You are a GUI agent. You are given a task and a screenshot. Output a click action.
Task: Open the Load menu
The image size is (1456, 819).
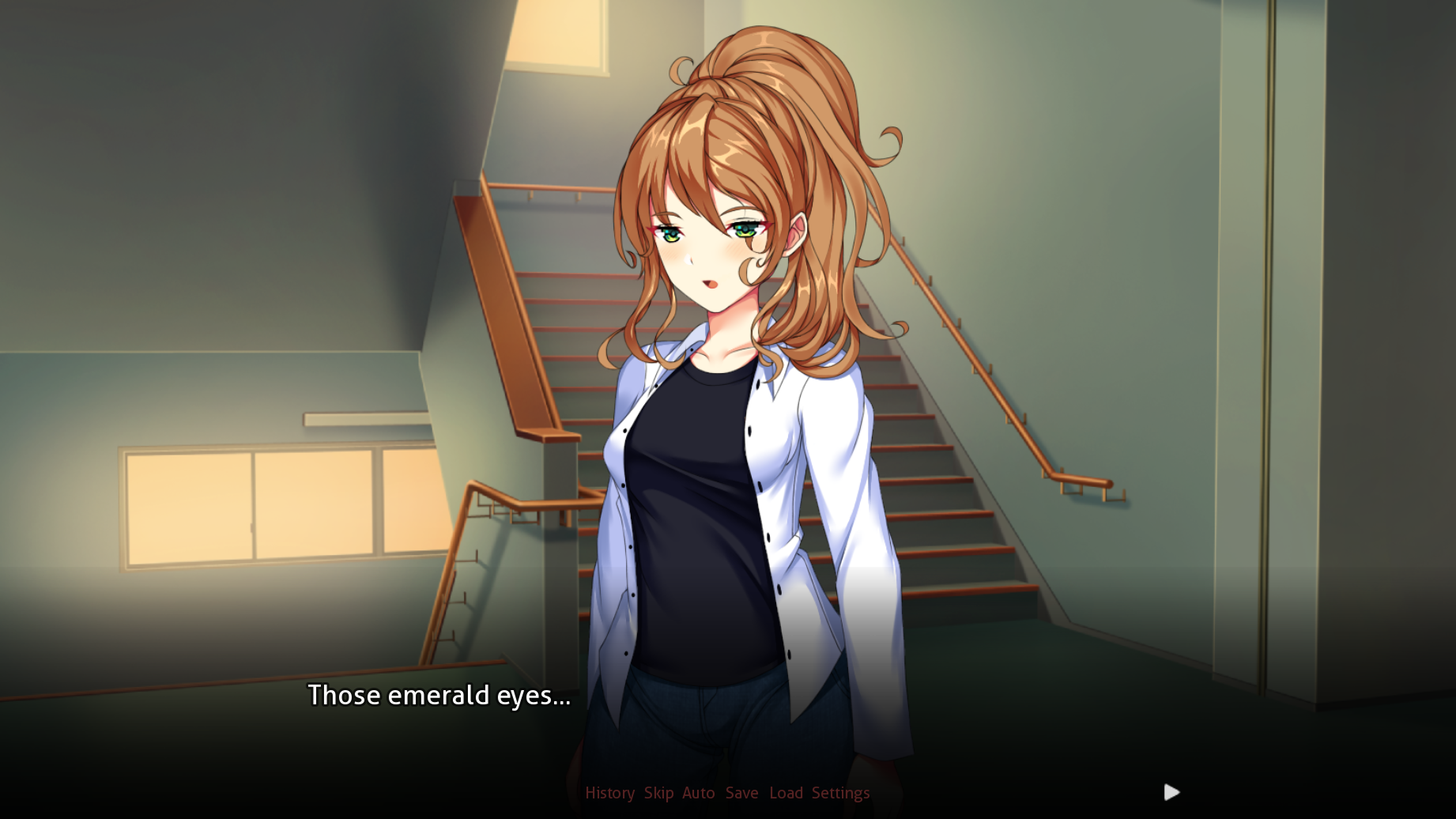point(786,793)
